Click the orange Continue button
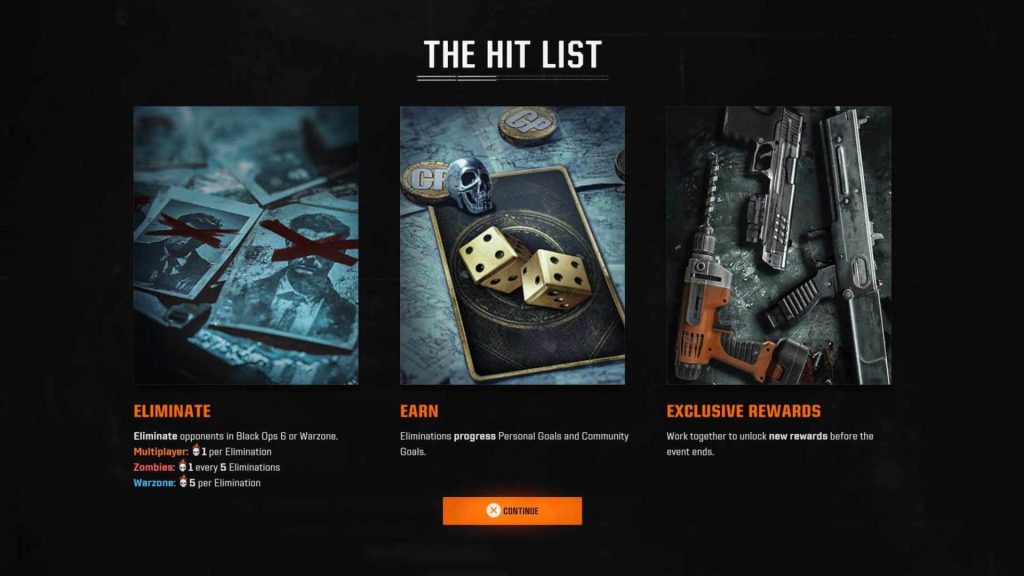 [512, 511]
